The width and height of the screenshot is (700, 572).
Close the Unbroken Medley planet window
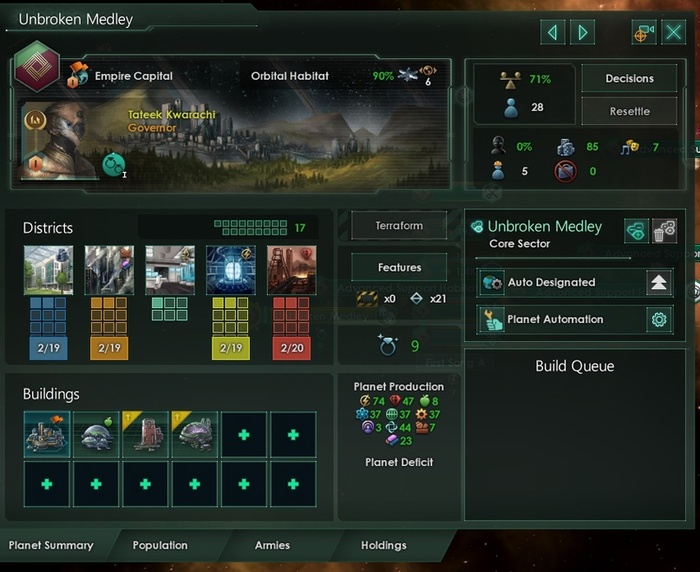tap(674, 32)
